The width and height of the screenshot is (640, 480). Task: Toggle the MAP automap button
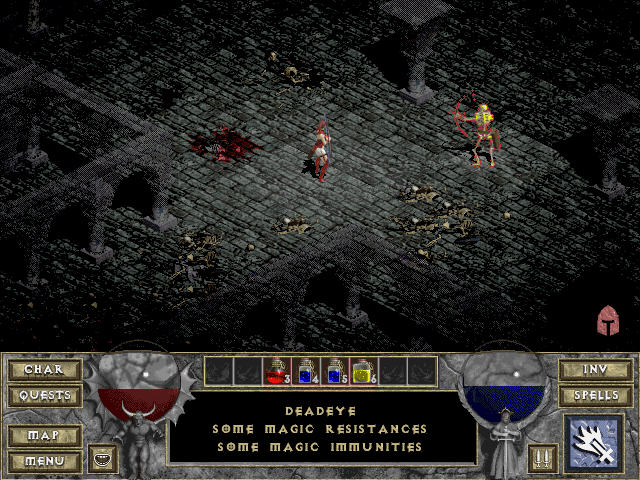[x=44, y=436]
